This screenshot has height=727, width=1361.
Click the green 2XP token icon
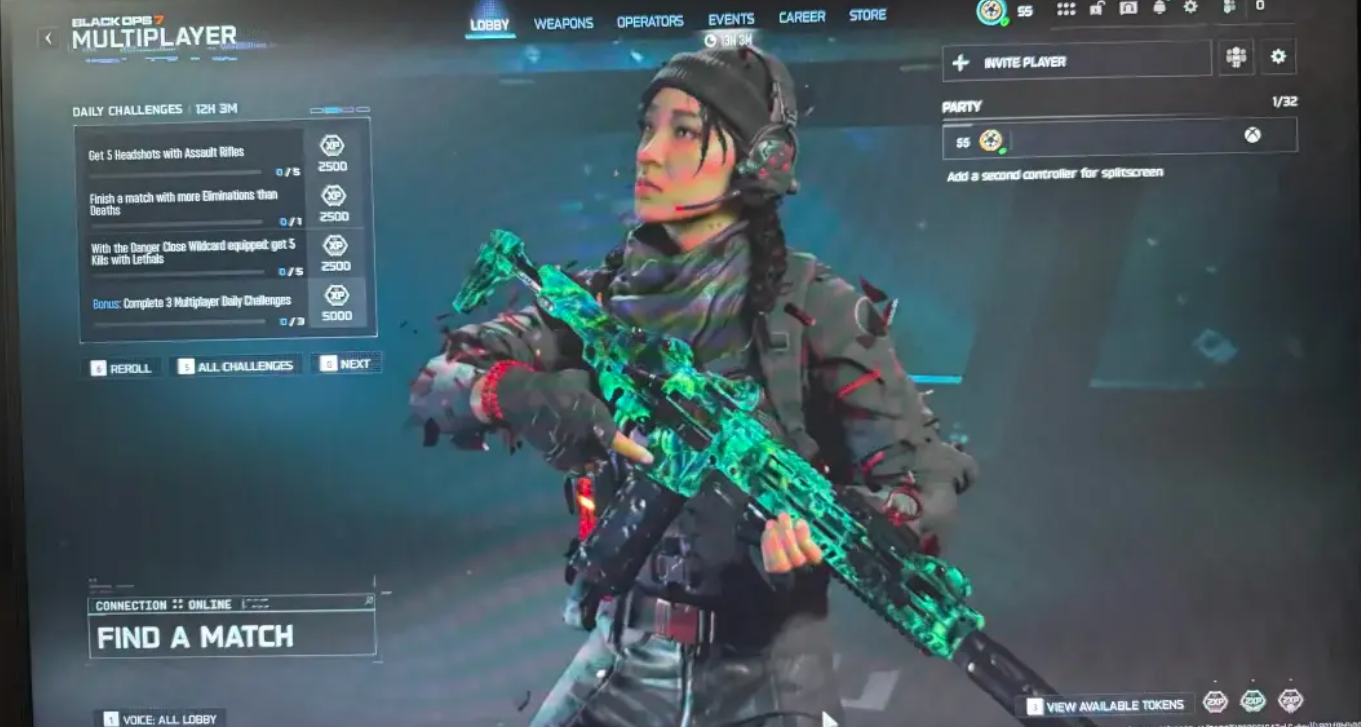[1252, 703]
